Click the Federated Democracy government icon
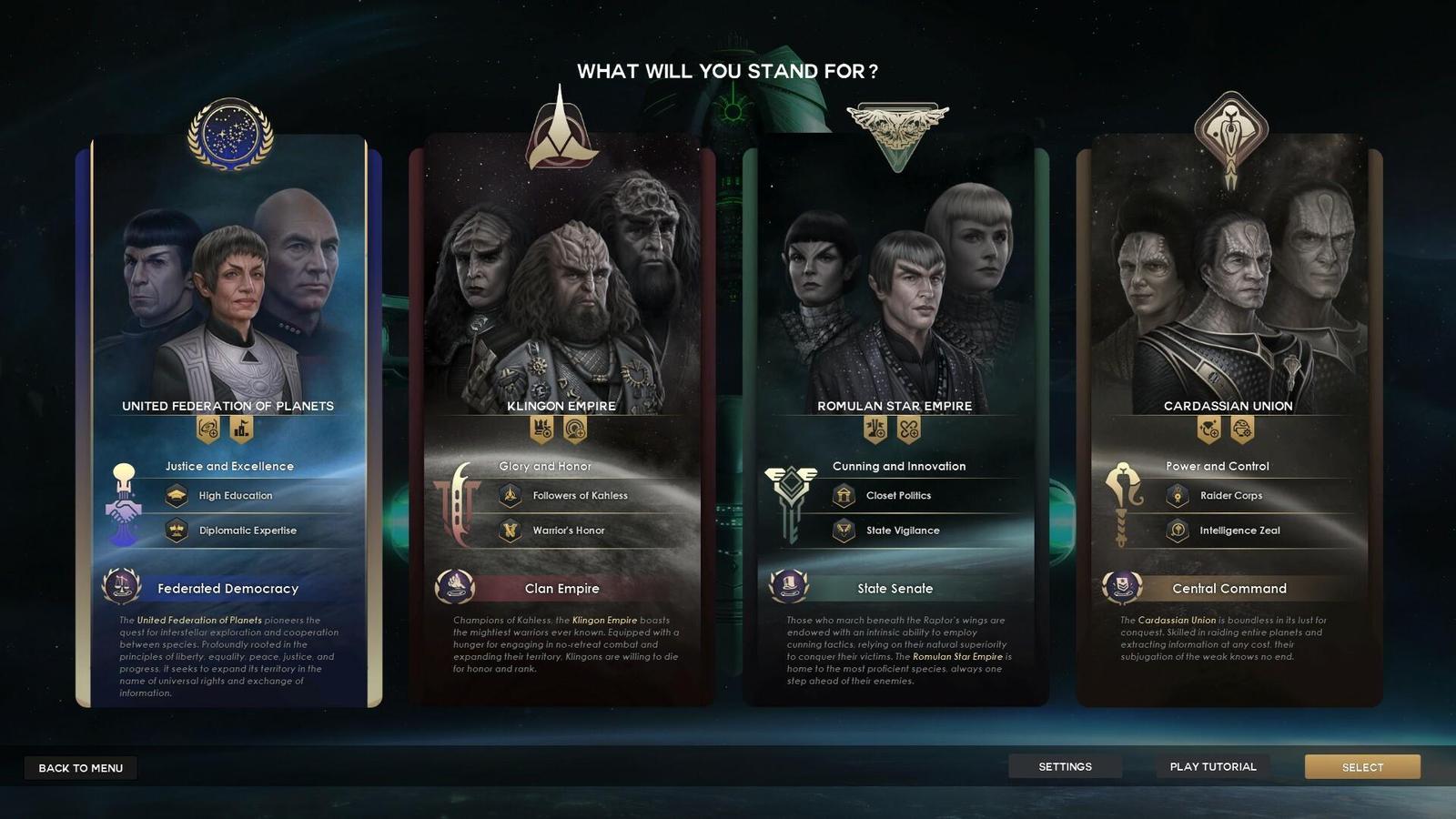This screenshot has height=819, width=1456. (120, 588)
